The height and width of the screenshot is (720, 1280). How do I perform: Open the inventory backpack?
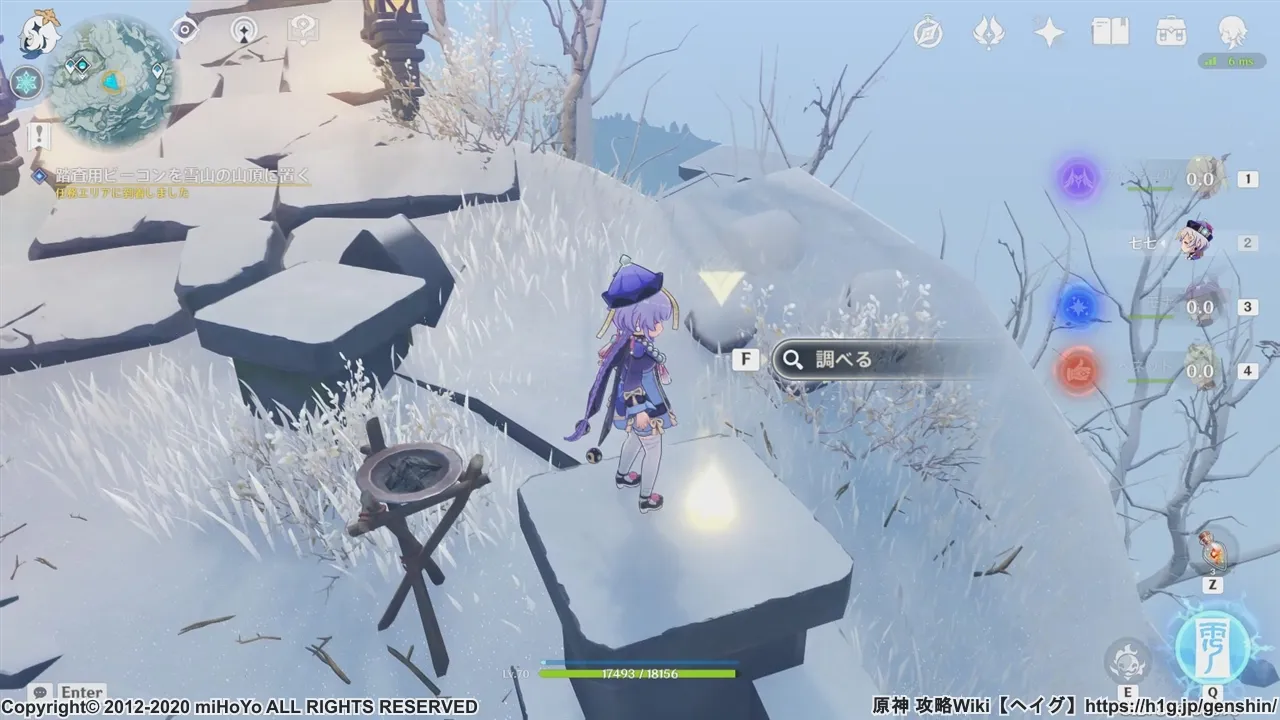[x=1171, y=33]
